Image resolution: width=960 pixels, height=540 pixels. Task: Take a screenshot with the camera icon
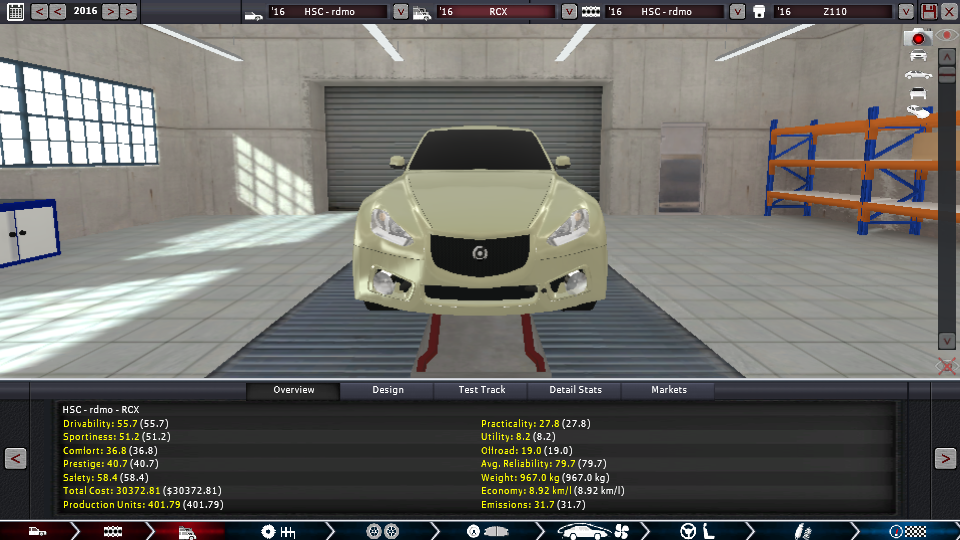(x=916, y=38)
